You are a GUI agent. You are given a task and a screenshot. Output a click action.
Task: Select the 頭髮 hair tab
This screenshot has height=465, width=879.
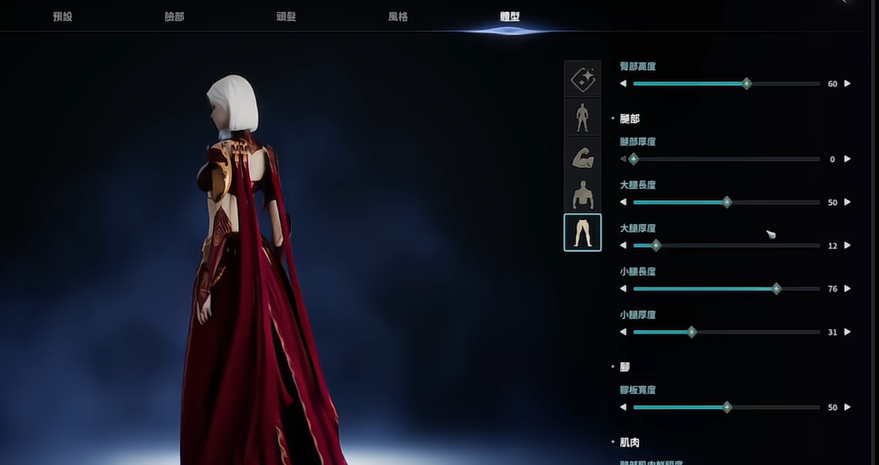tap(286, 17)
